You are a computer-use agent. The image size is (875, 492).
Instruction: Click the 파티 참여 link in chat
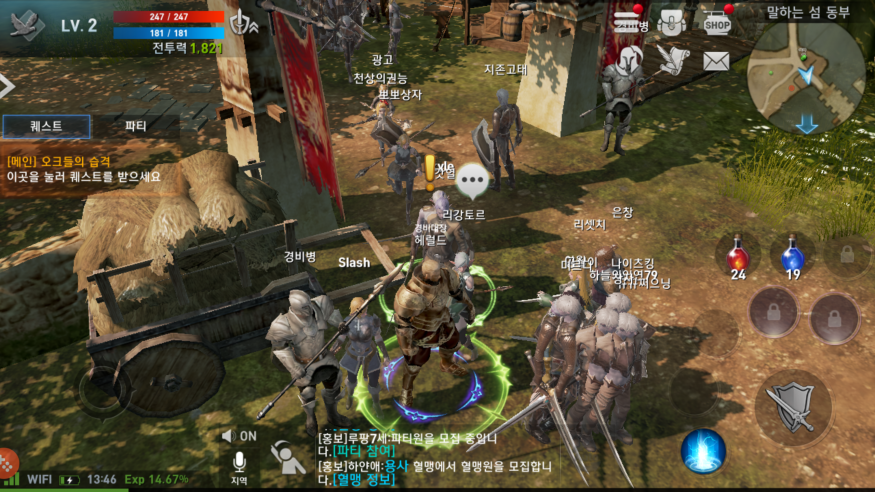[x=345, y=452]
